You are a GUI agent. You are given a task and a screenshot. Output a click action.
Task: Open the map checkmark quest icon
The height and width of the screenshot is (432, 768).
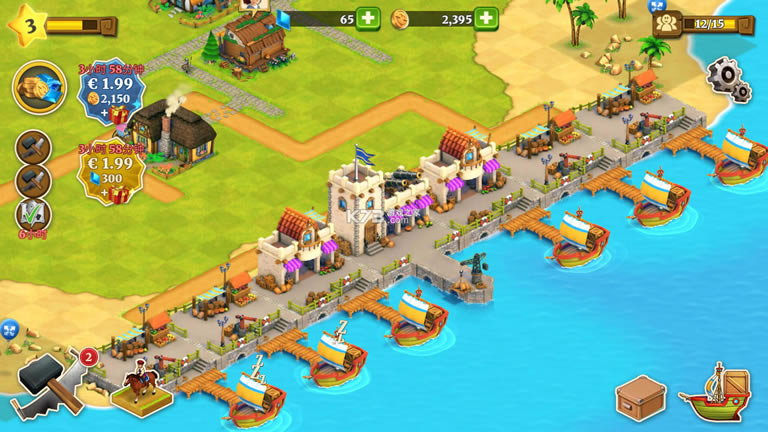[32, 214]
